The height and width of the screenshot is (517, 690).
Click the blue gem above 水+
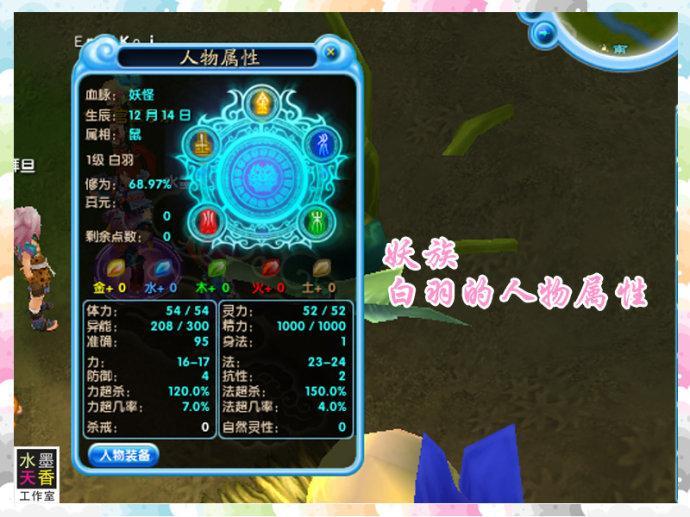click(161, 267)
